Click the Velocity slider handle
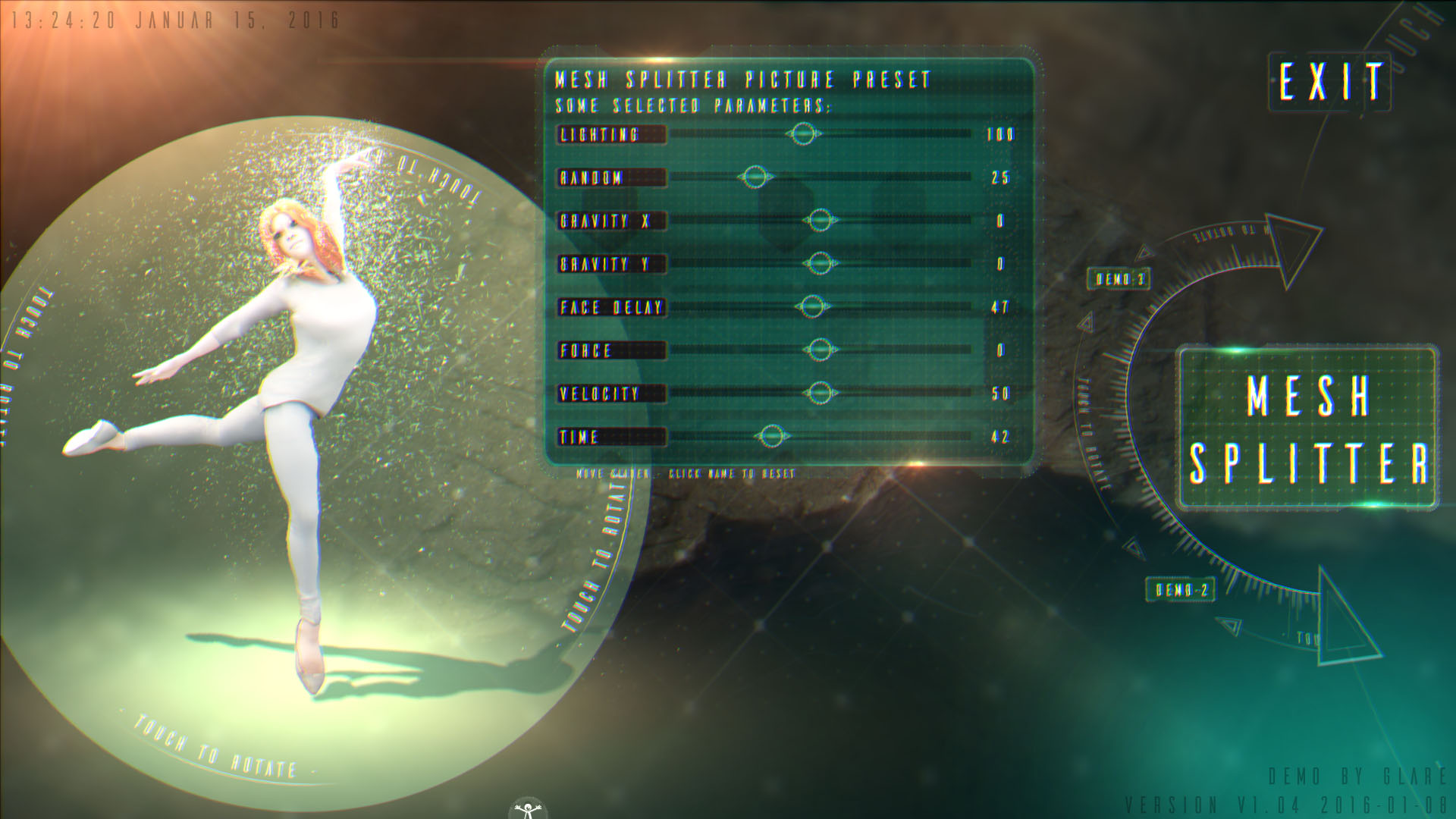The width and height of the screenshot is (1456, 819). [819, 394]
